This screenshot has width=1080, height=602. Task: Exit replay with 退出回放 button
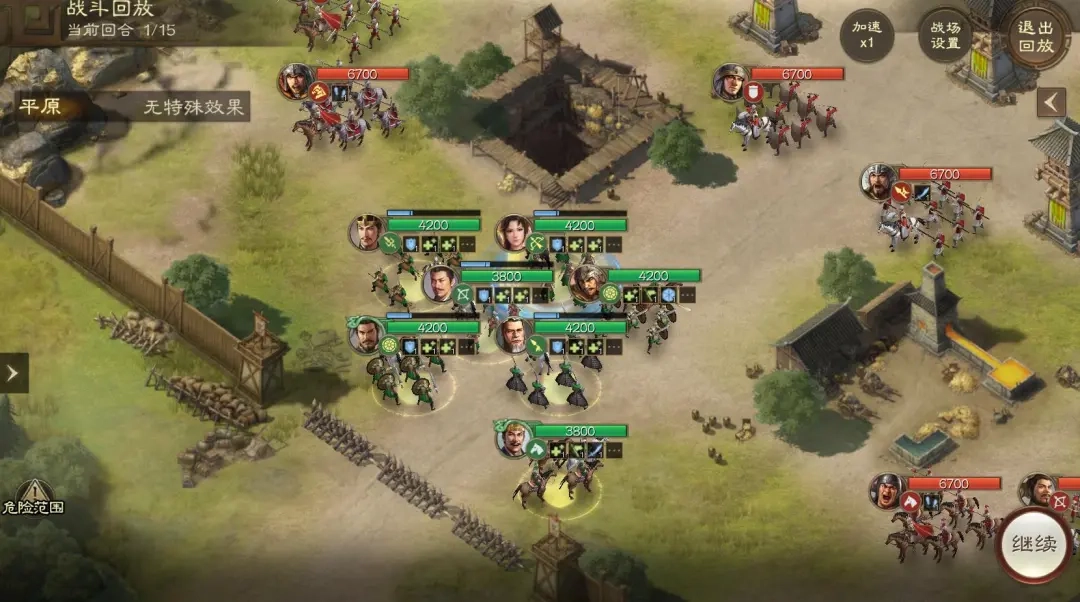point(1035,36)
